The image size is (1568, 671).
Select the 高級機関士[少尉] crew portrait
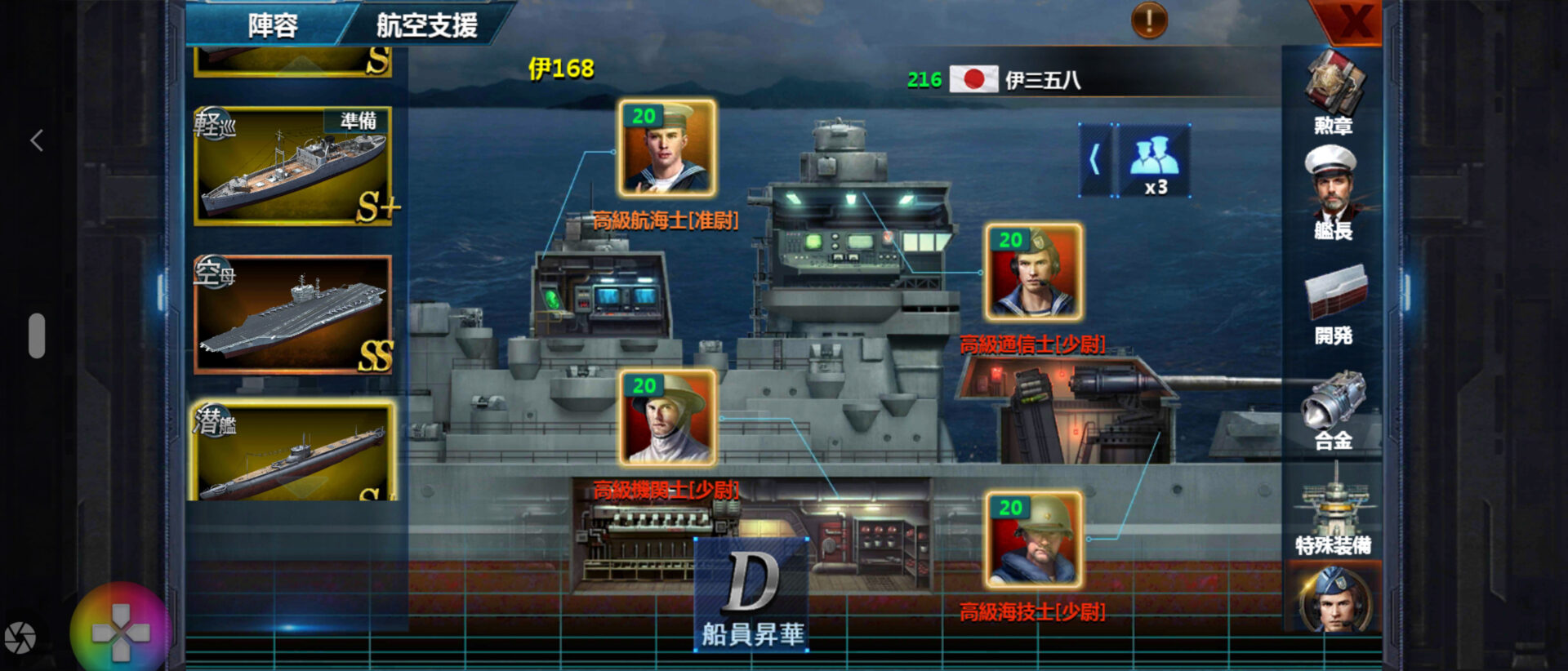pyautogui.click(x=666, y=420)
